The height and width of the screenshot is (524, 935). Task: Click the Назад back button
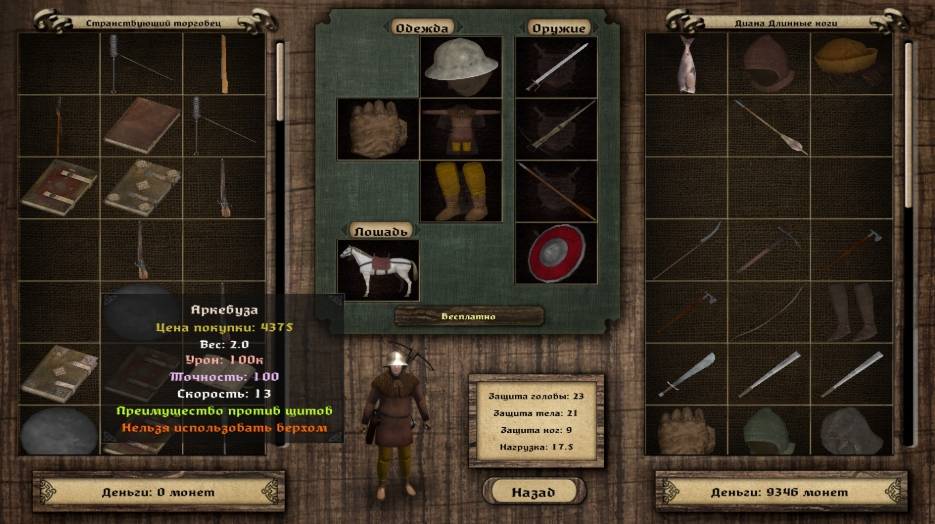[x=533, y=491]
